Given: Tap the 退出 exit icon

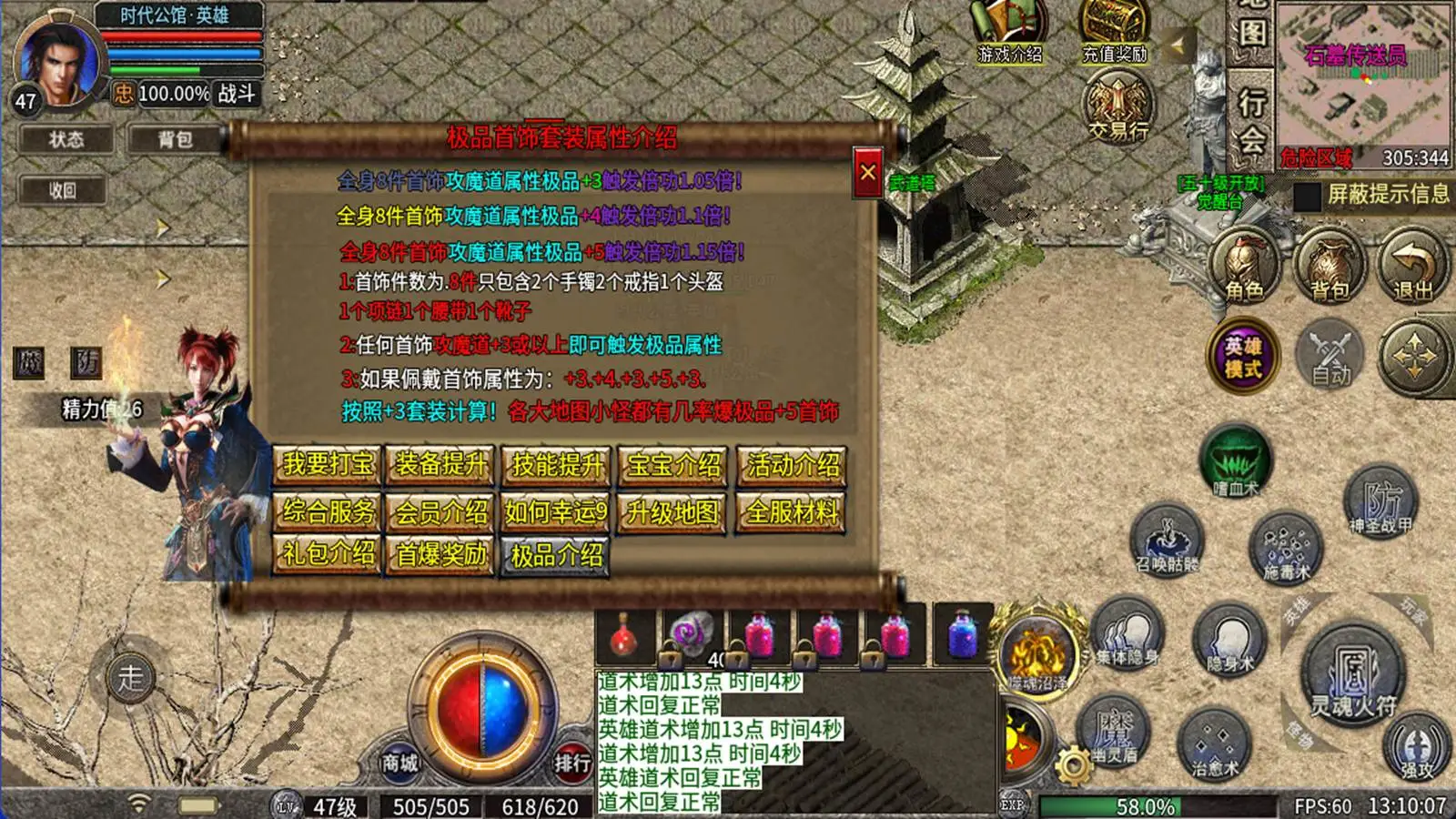Looking at the screenshot, I should (x=1410, y=267).
